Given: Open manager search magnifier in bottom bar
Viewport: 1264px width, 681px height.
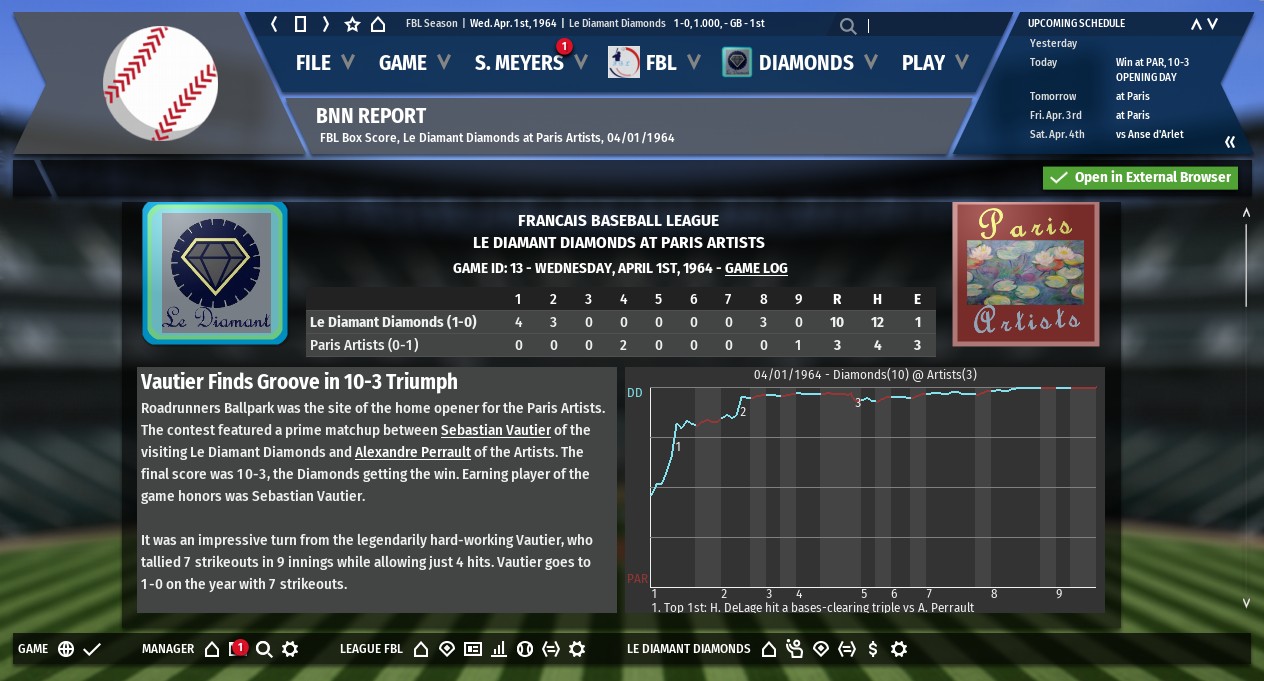Looking at the screenshot, I should click(264, 649).
